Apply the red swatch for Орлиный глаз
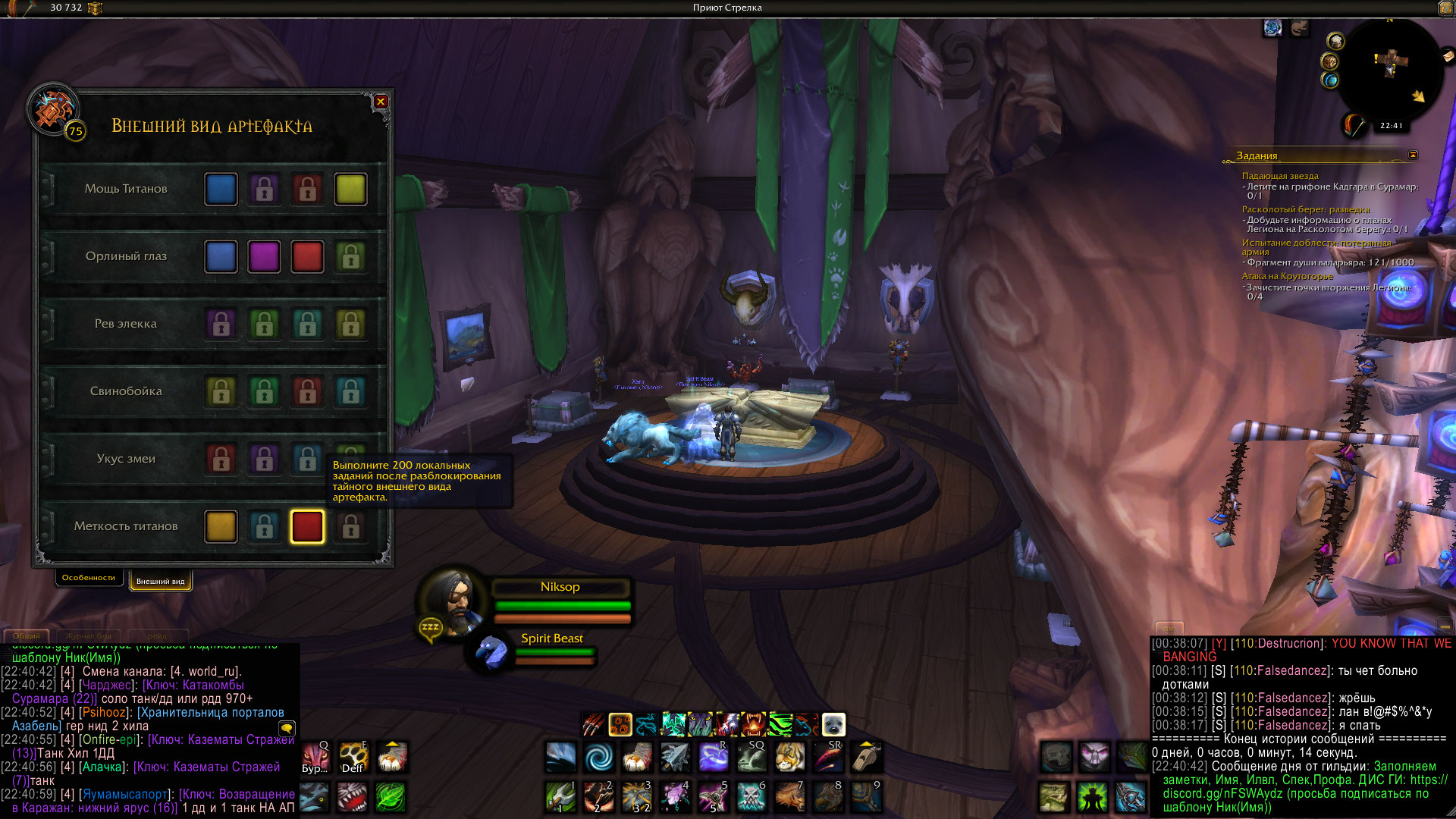 pyautogui.click(x=307, y=257)
